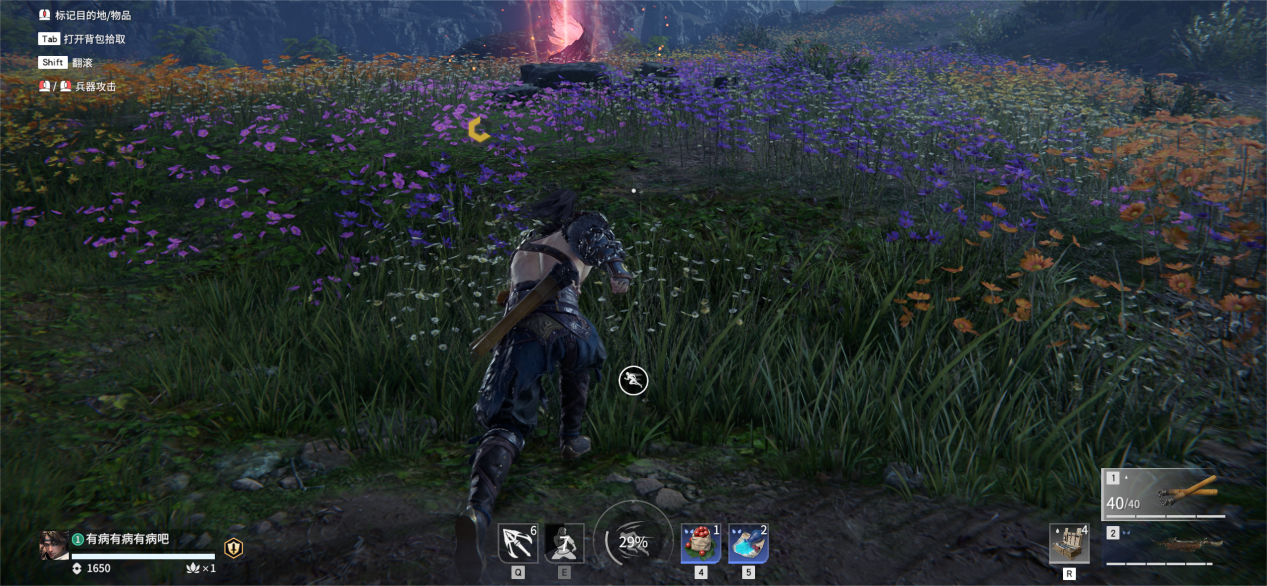
Task: Select the weapon repair kit box slot
Action: 1069,543
